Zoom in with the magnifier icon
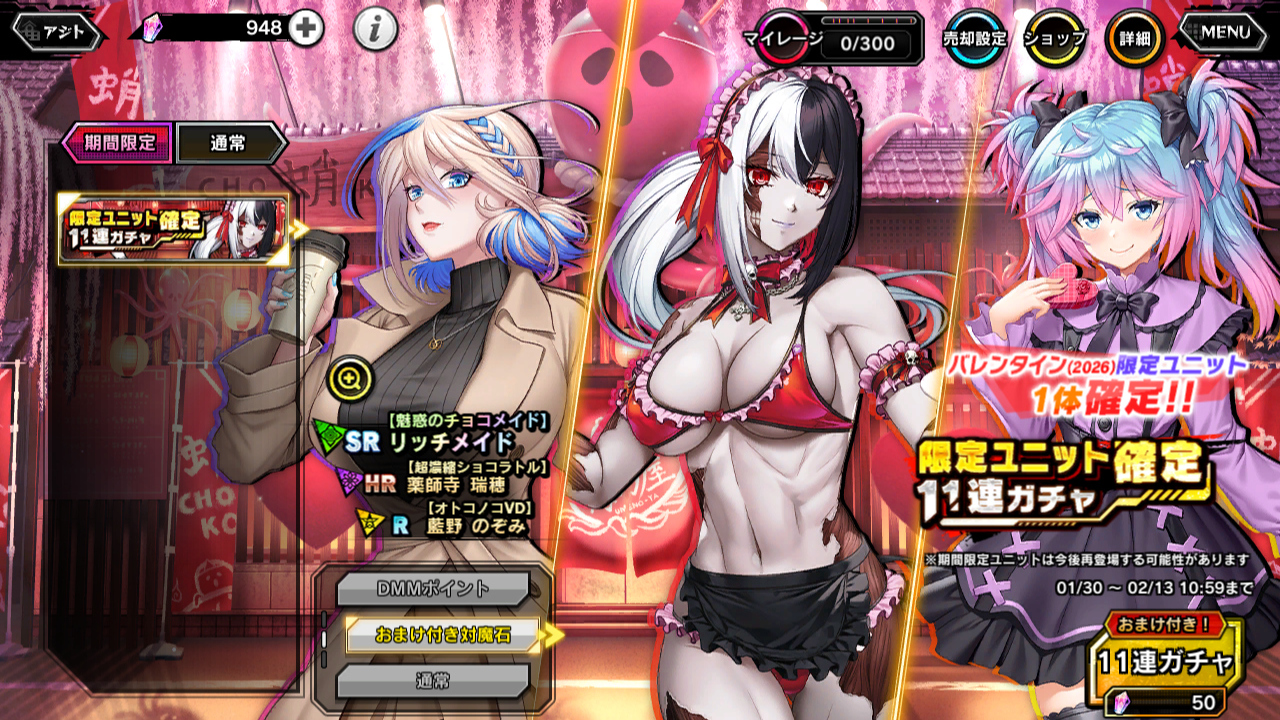The image size is (1280, 720). 349,377
